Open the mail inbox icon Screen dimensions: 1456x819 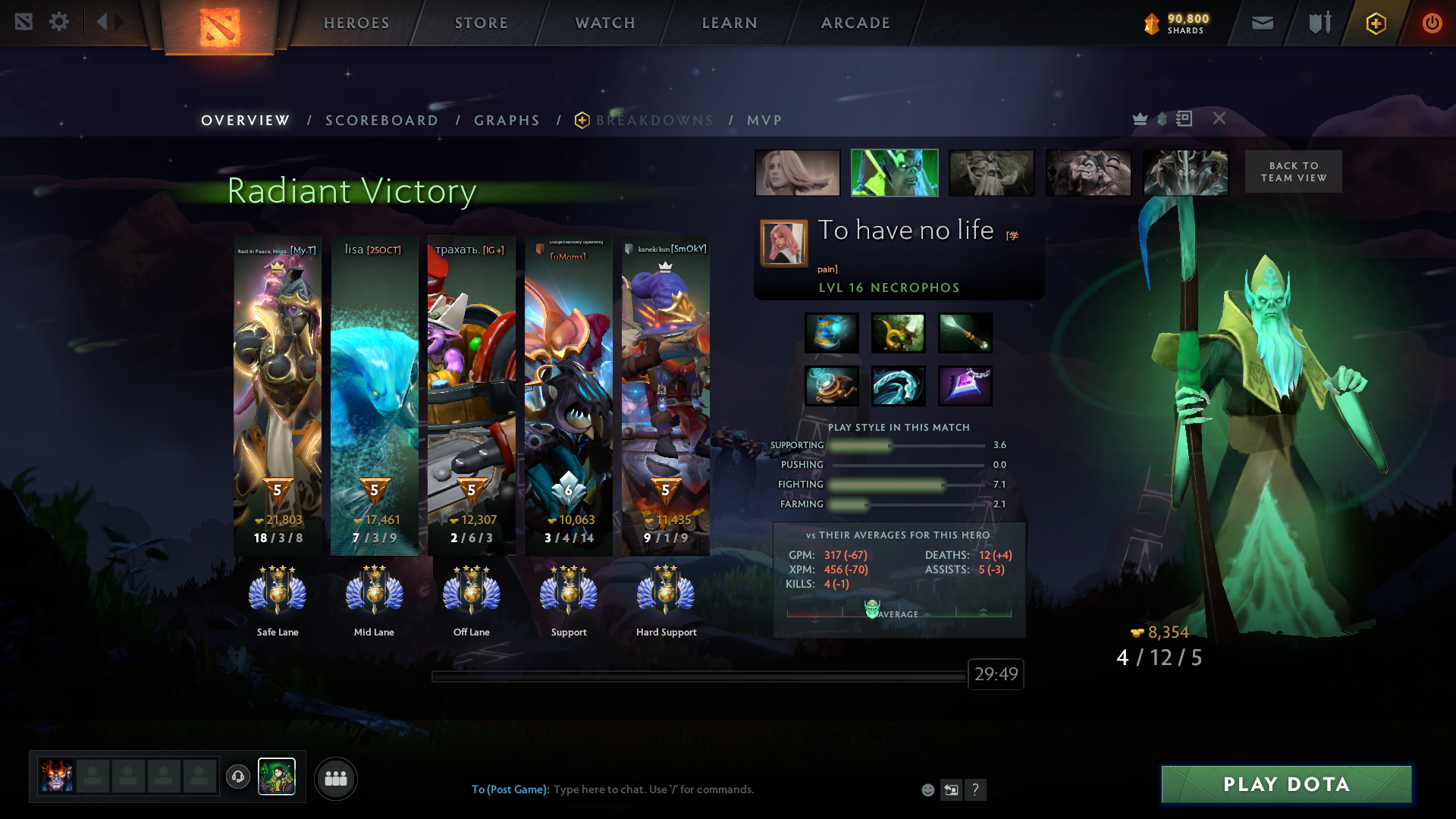pyautogui.click(x=1263, y=24)
